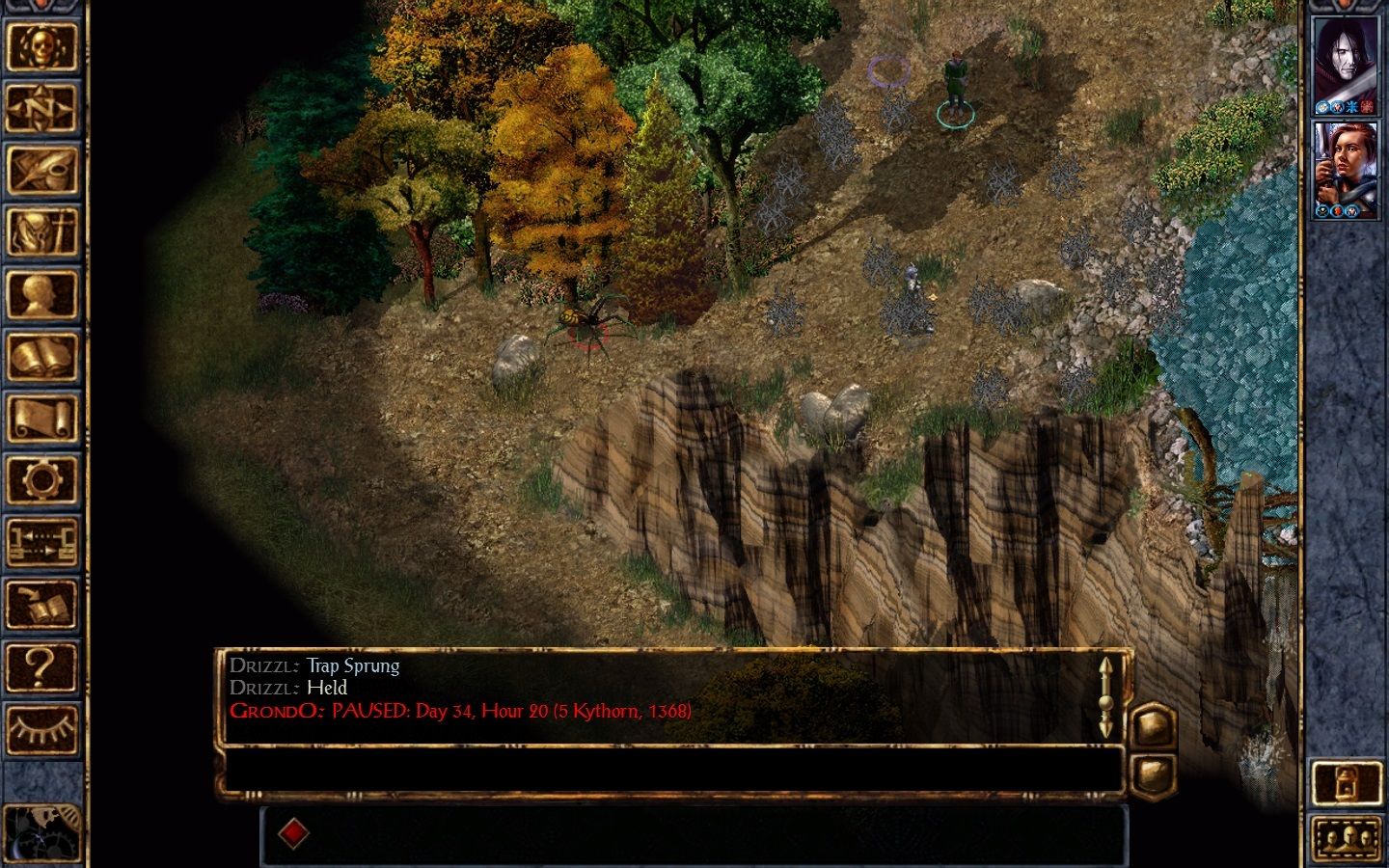Viewport: 1389px width, 868px height.
Task: Click the skull icon at the sidebar top
Action: [x=41, y=47]
